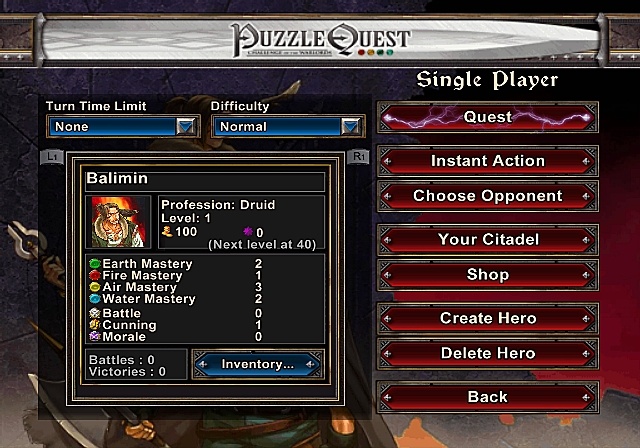640x448 pixels.
Task: Open Choose Opponent menu
Action: [487, 196]
